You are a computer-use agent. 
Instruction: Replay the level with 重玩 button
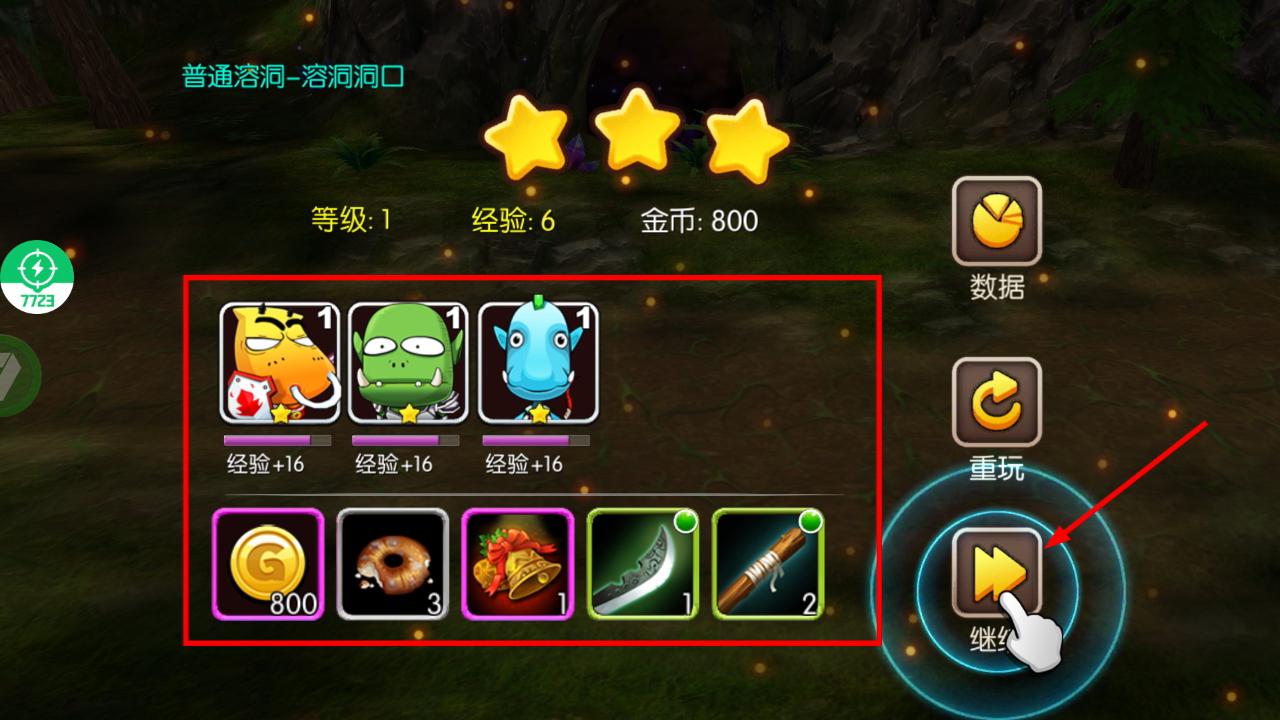996,402
